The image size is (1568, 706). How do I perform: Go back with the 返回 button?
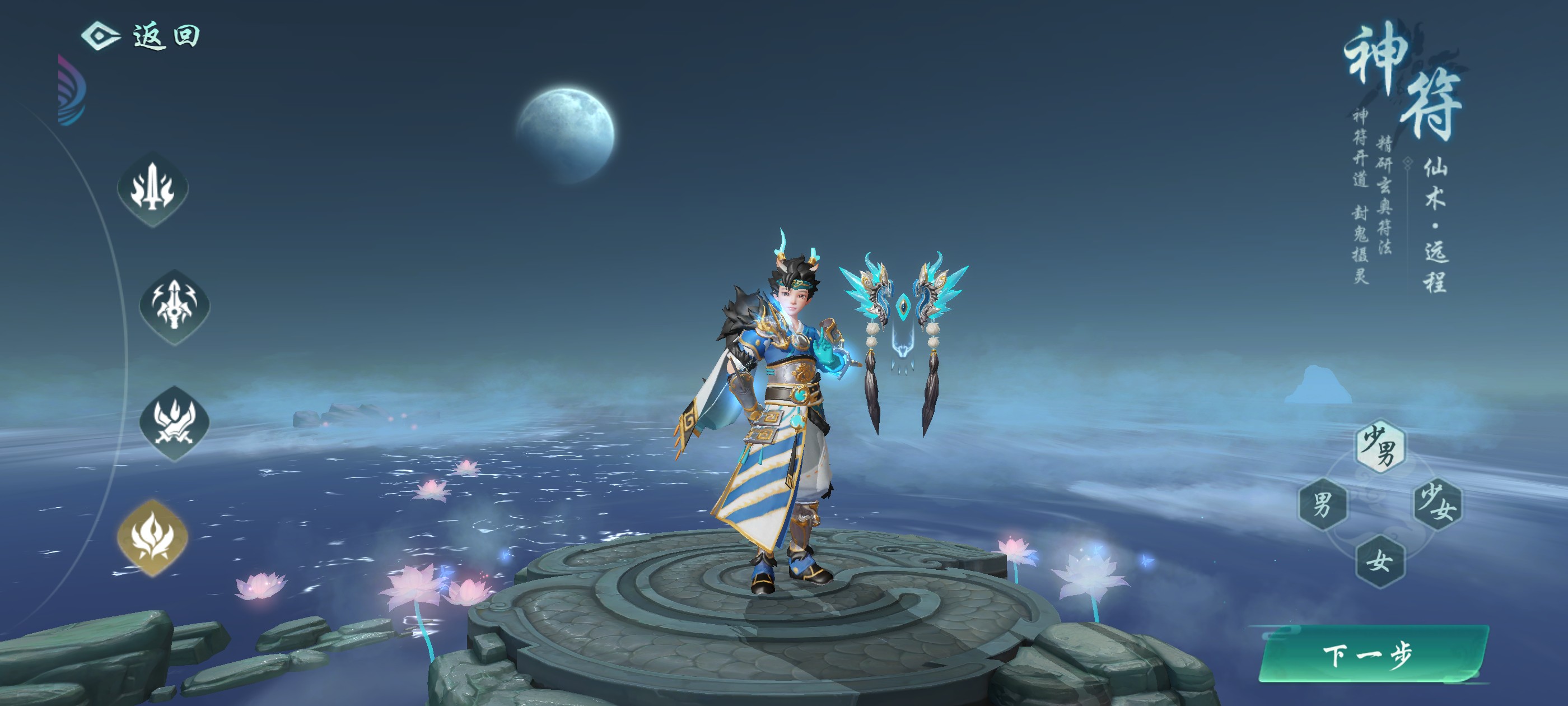pos(142,36)
